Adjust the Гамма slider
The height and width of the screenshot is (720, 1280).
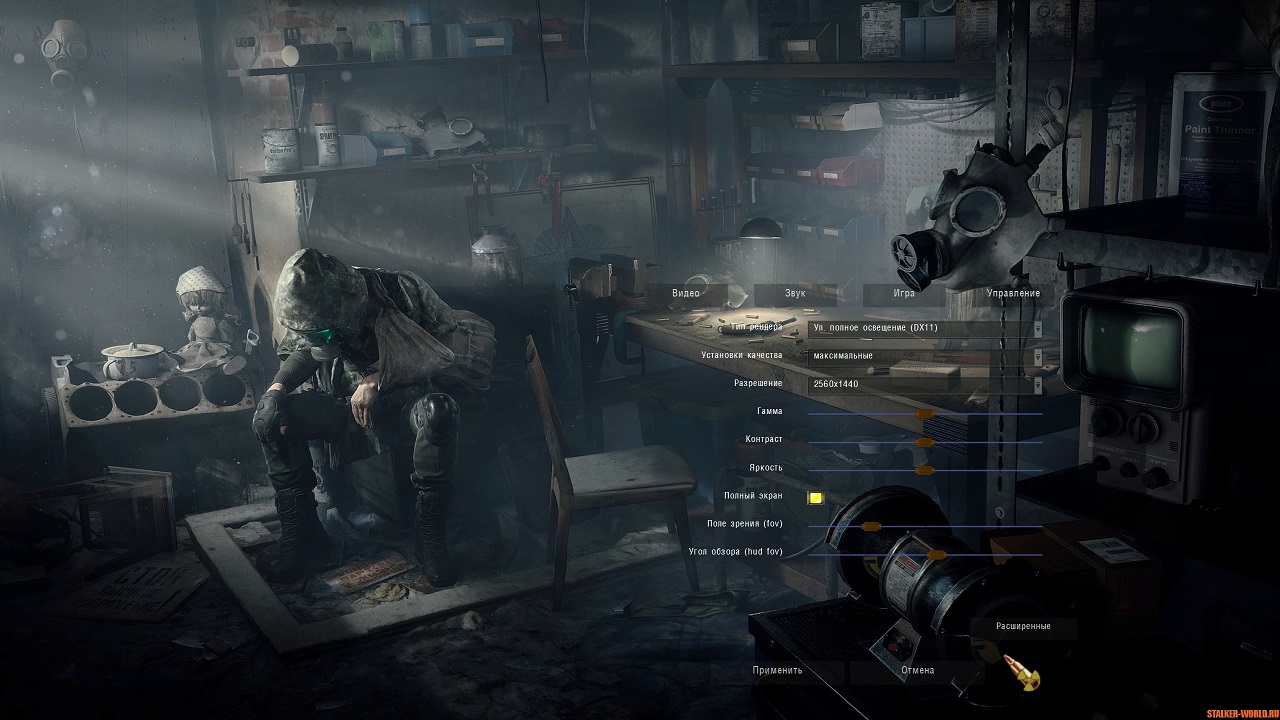925,412
